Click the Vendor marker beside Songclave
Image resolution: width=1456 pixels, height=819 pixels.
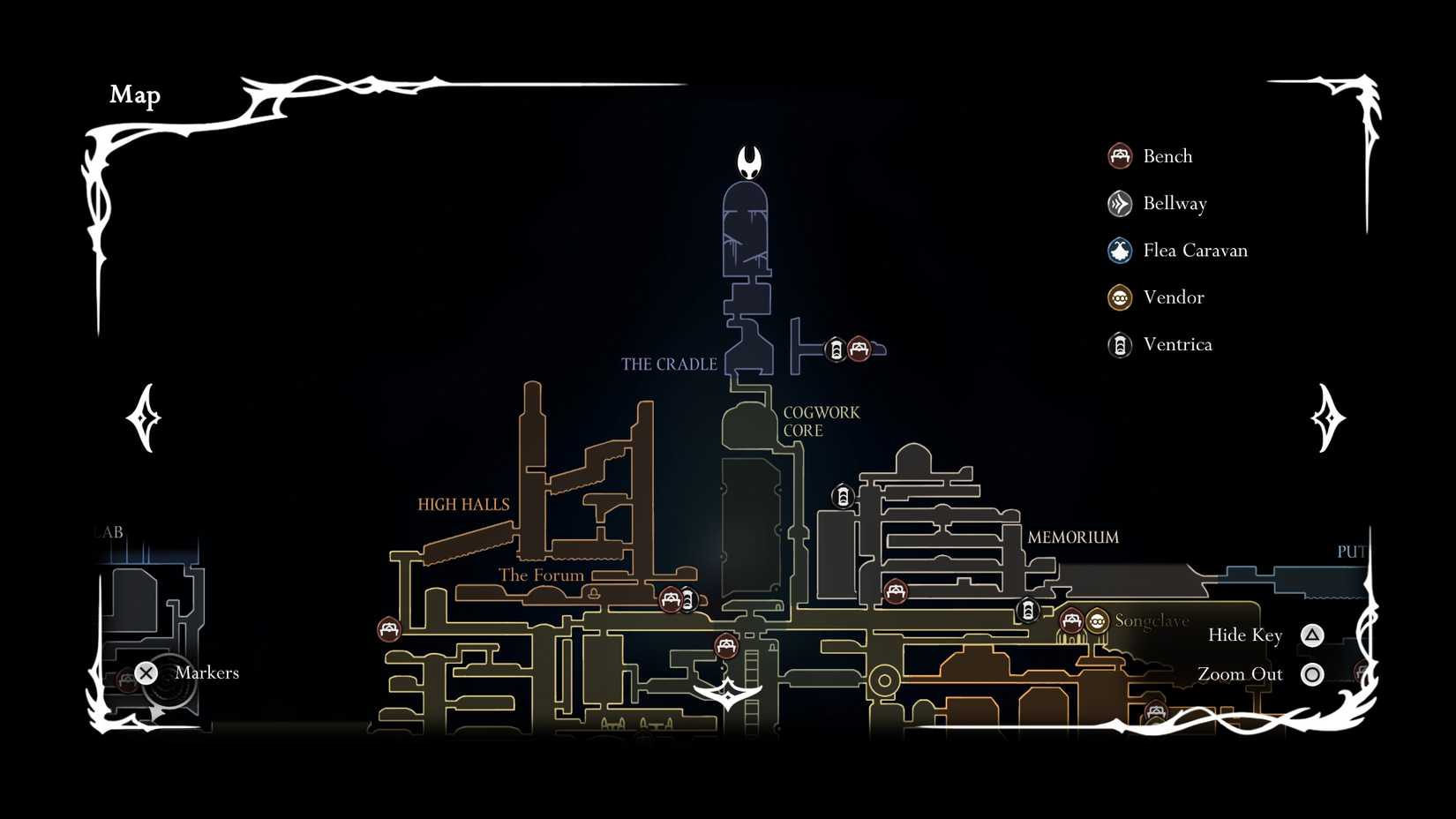click(1096, 622)
